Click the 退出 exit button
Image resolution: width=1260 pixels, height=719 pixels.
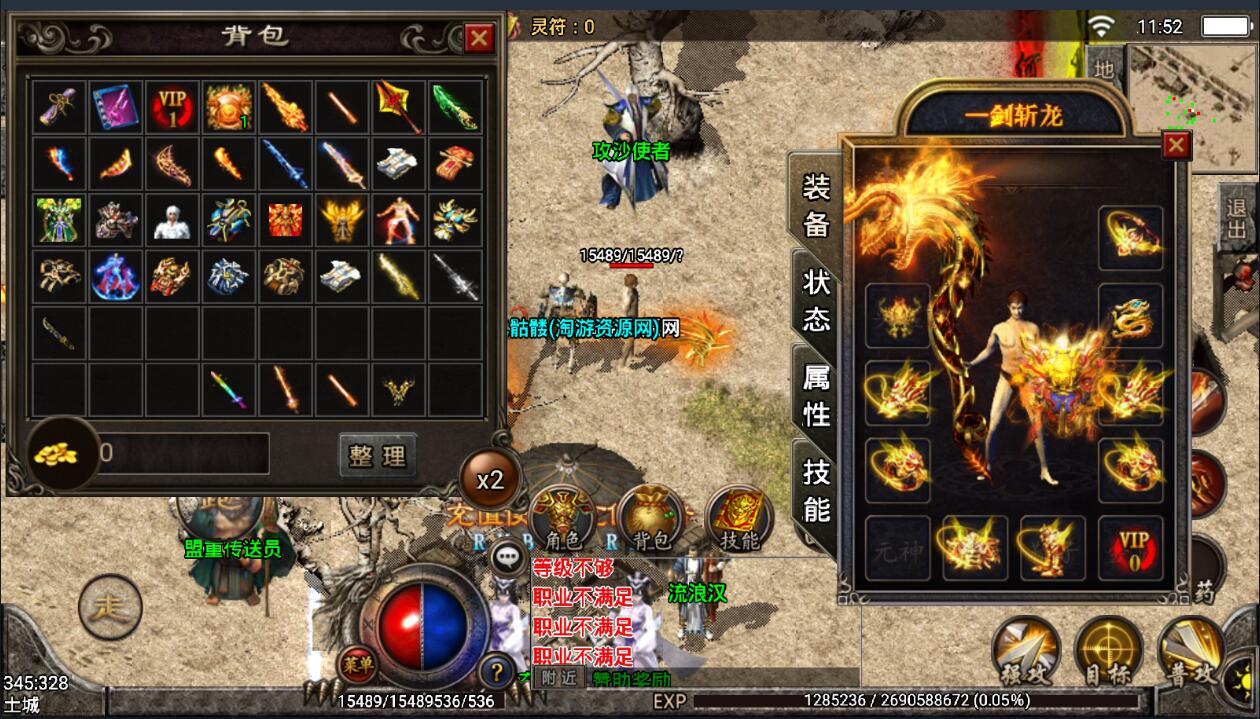(x=1238, y=220)
